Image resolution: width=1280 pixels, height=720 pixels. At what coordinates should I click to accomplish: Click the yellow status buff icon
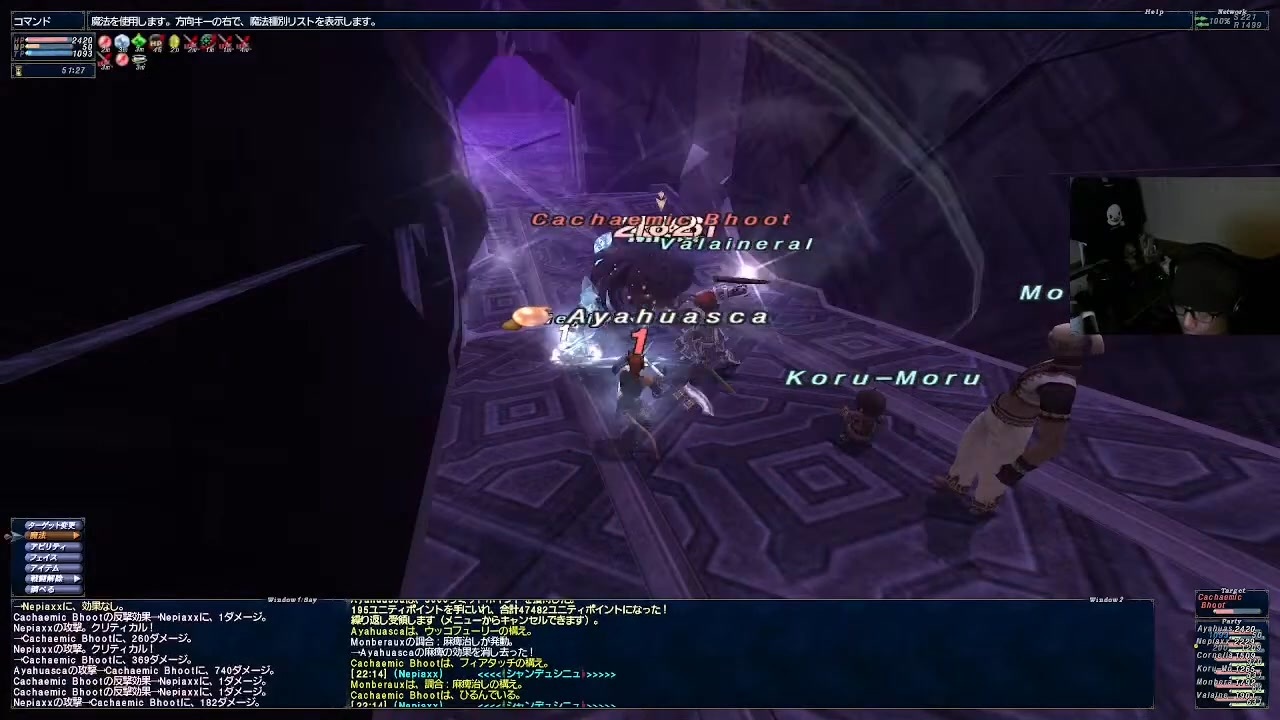pyautogui.click(x=175, y=42)
